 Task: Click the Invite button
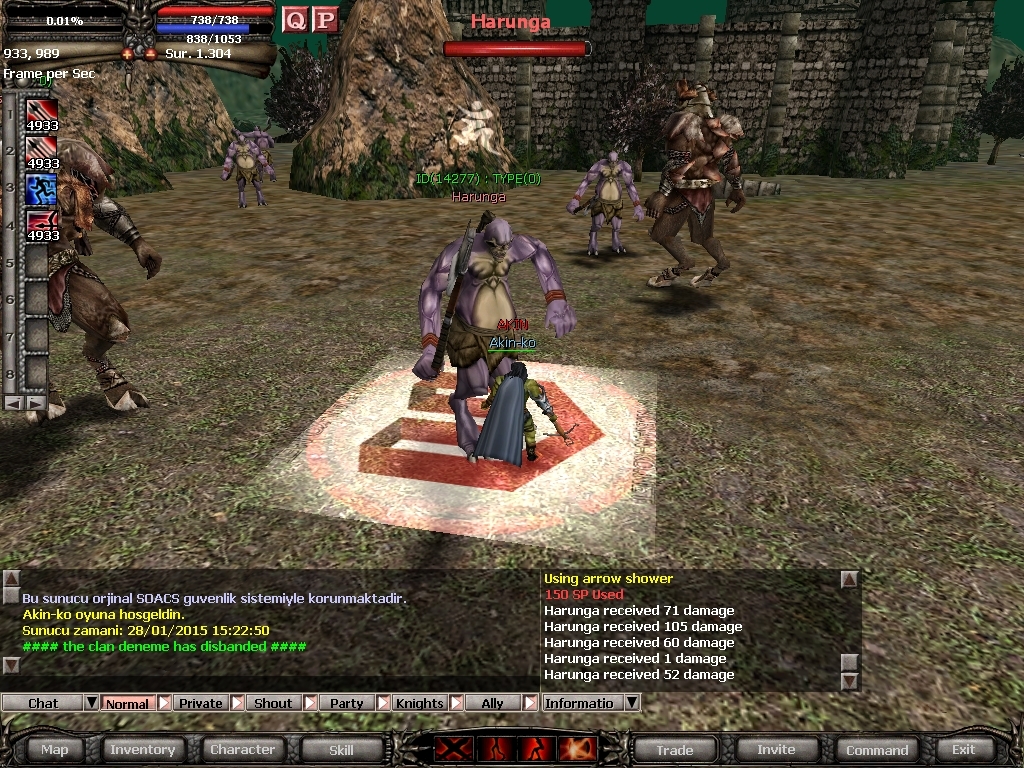click(776, 749)
